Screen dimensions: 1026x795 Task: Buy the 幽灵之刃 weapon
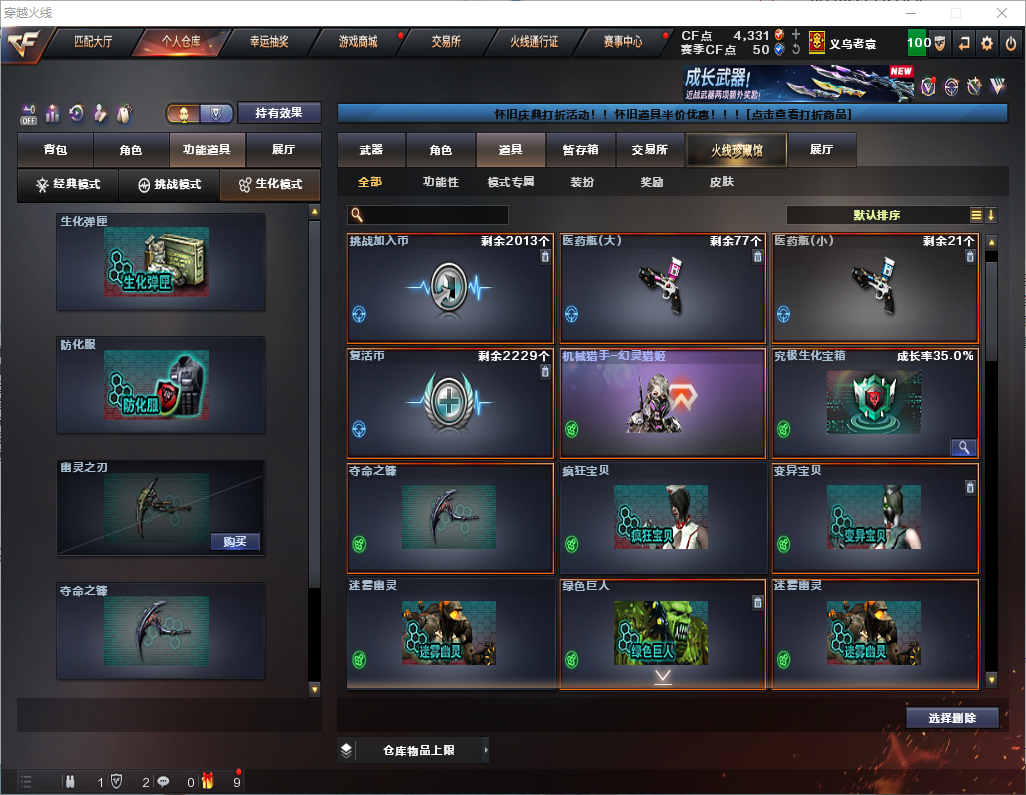pos(236,542)
